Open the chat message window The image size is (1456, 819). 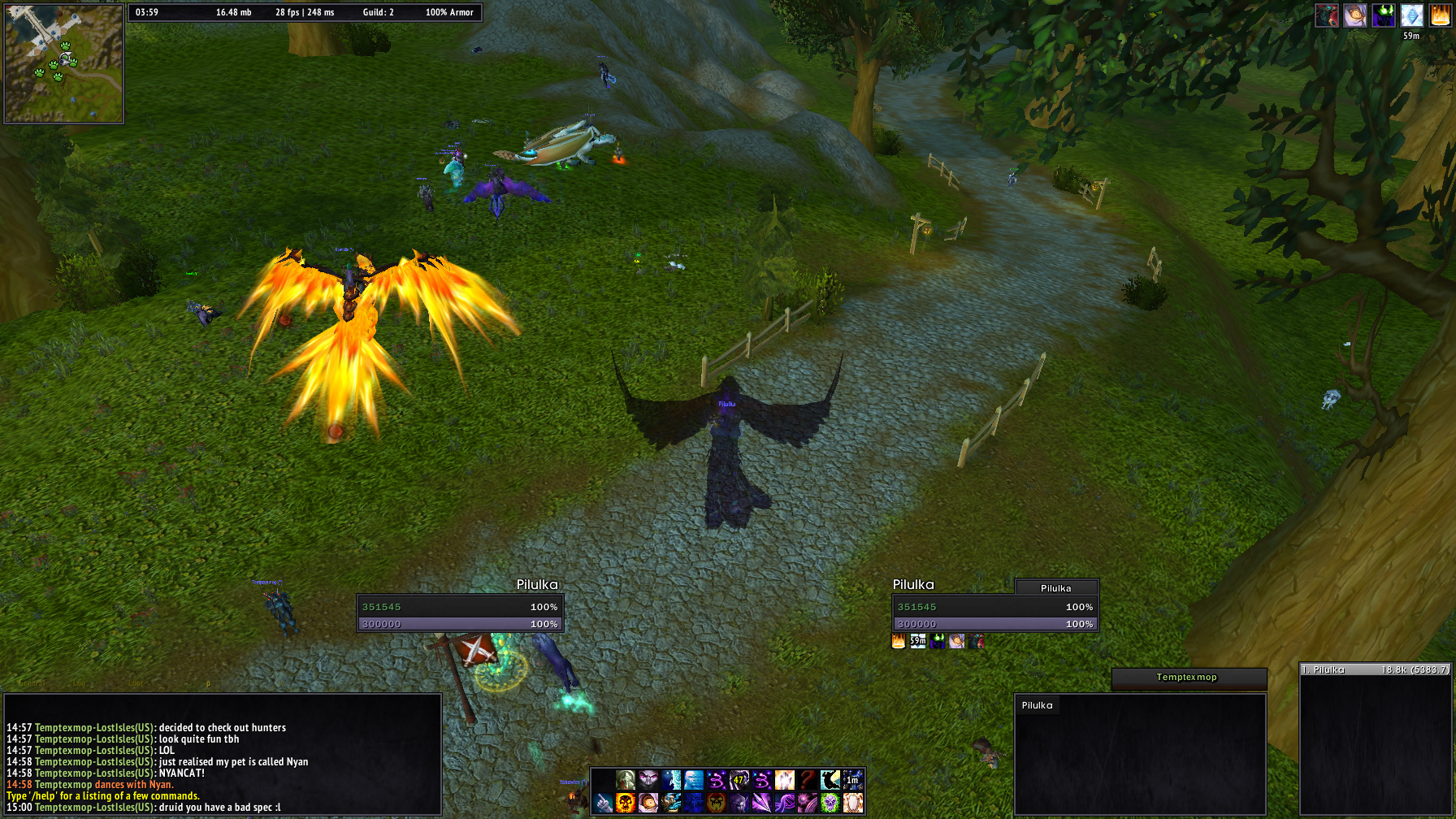(x=223, y=756)
